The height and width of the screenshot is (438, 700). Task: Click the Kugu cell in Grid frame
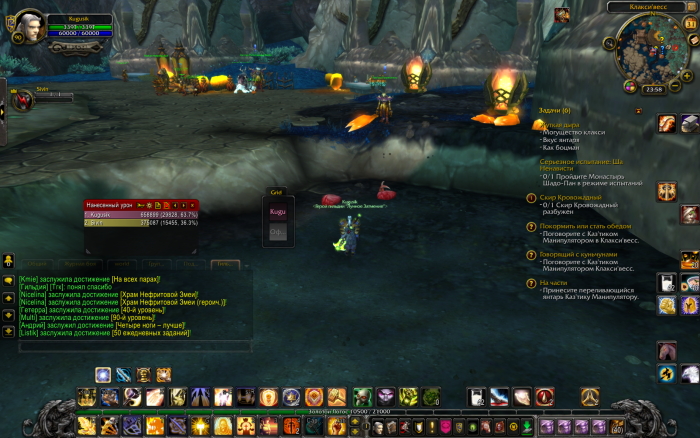(277, 212)
